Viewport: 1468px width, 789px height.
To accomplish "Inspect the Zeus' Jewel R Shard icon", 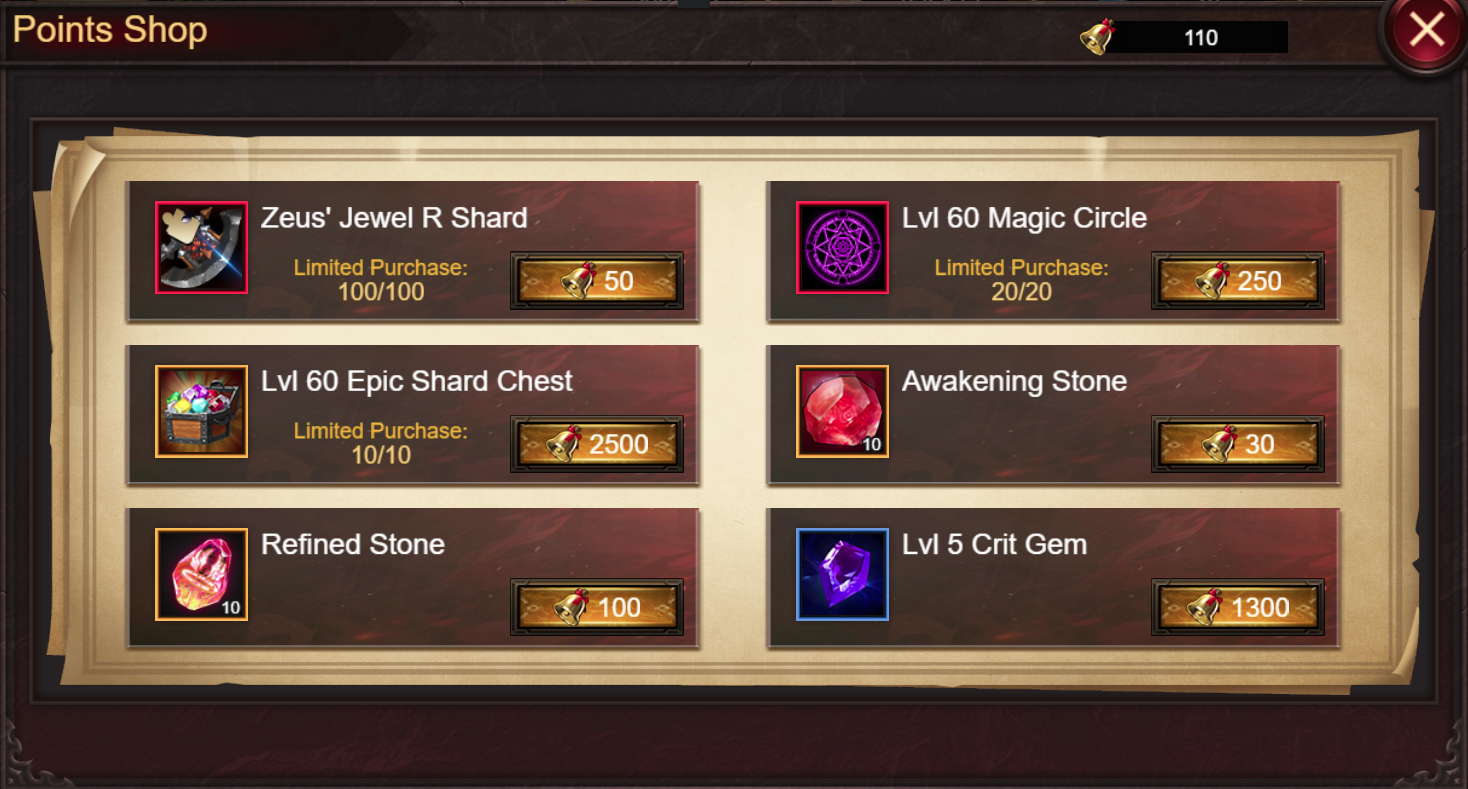I will [x=201, y=248].
